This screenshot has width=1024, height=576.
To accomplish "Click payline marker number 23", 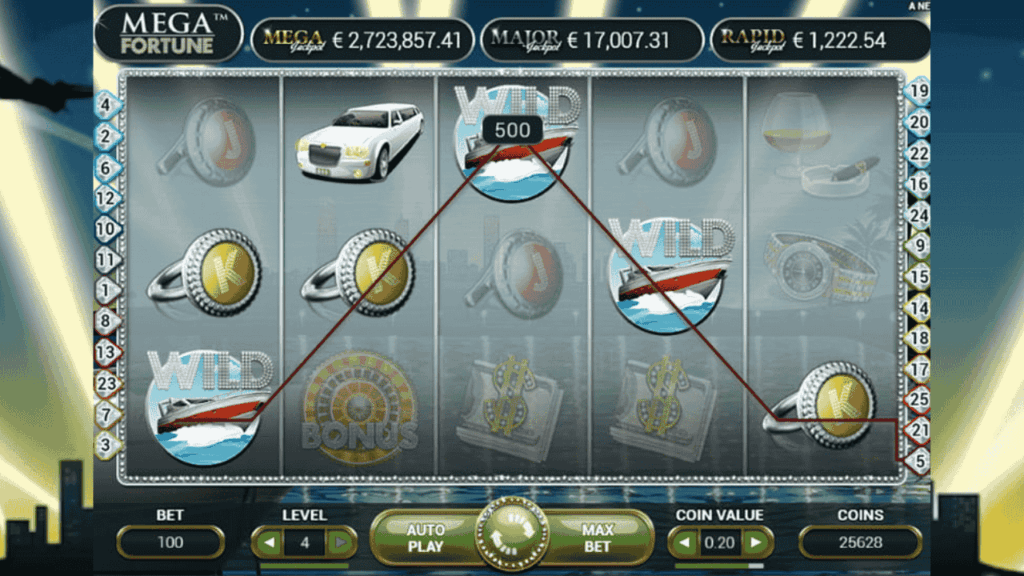I will coord(106,381).
